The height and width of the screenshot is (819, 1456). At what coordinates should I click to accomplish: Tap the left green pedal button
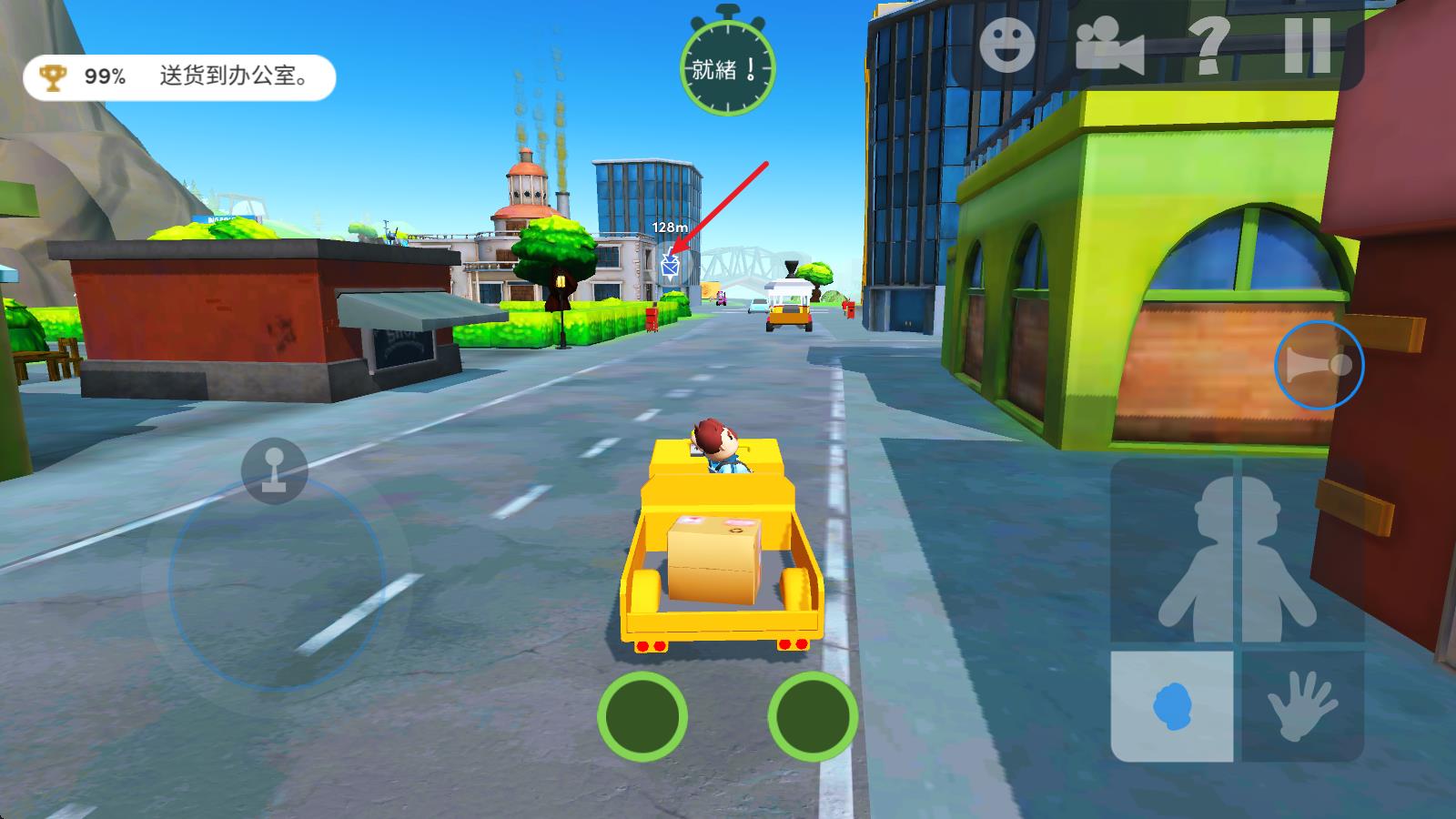coord(642,716)
